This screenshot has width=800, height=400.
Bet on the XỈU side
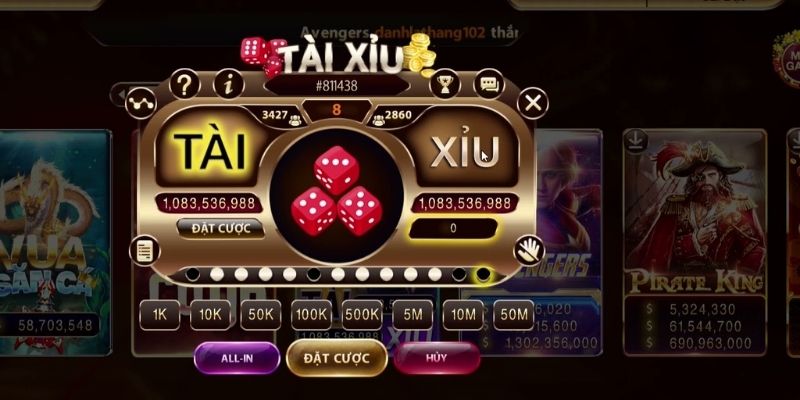click(464, 152)
